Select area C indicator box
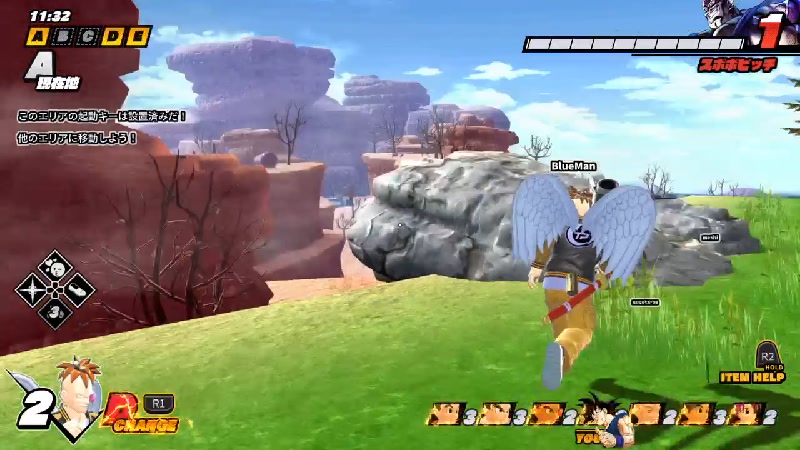 click(x=88, y=37)
